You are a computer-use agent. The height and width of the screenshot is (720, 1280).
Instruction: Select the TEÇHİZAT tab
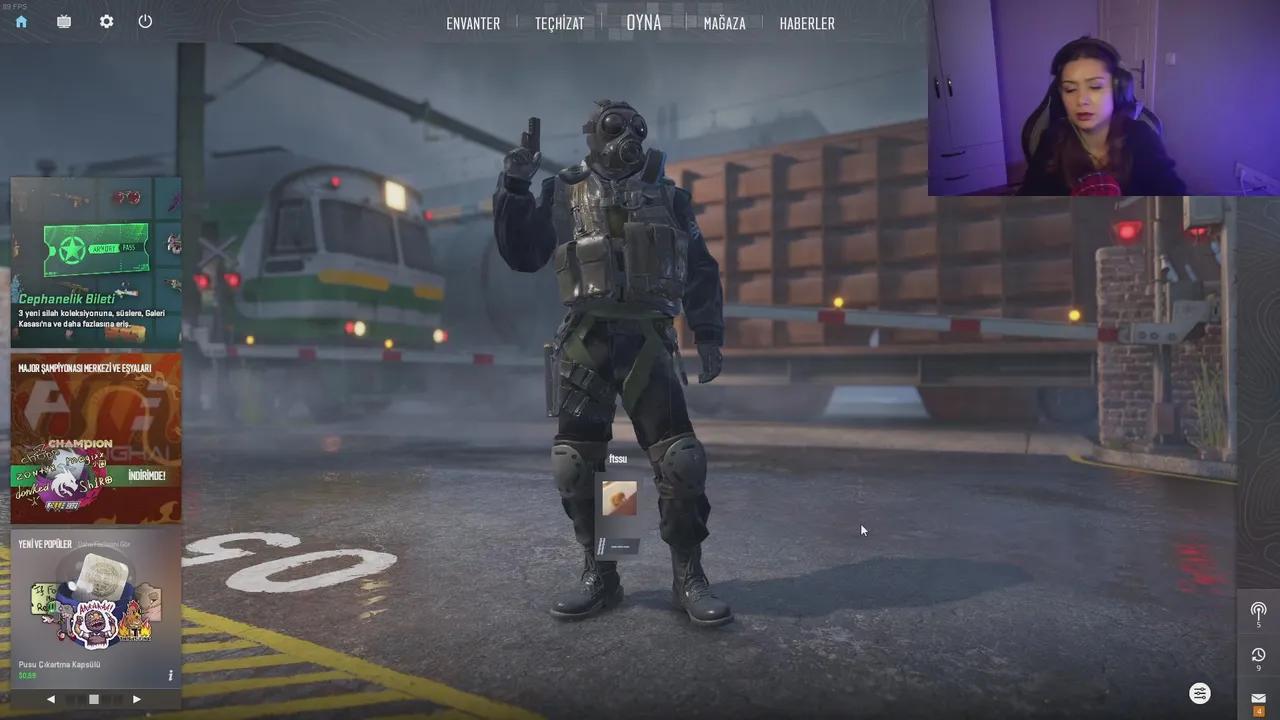559,23
